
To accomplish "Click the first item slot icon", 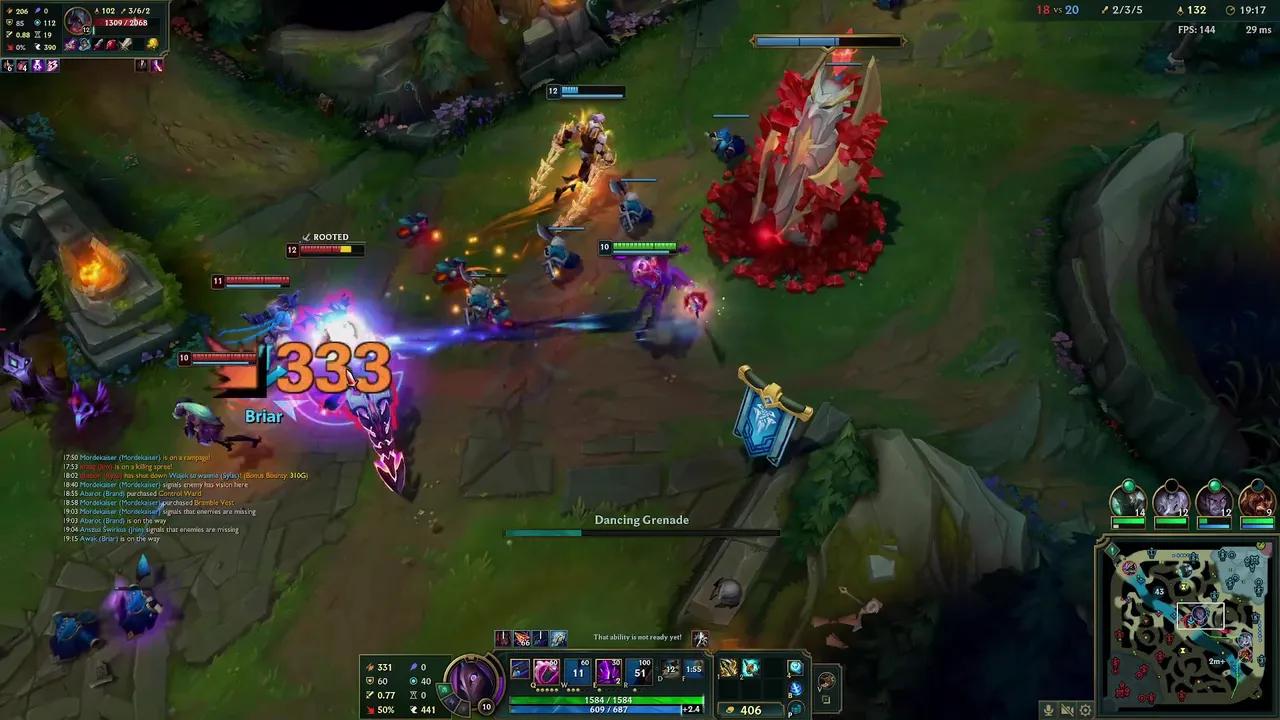I will [726, 667].
